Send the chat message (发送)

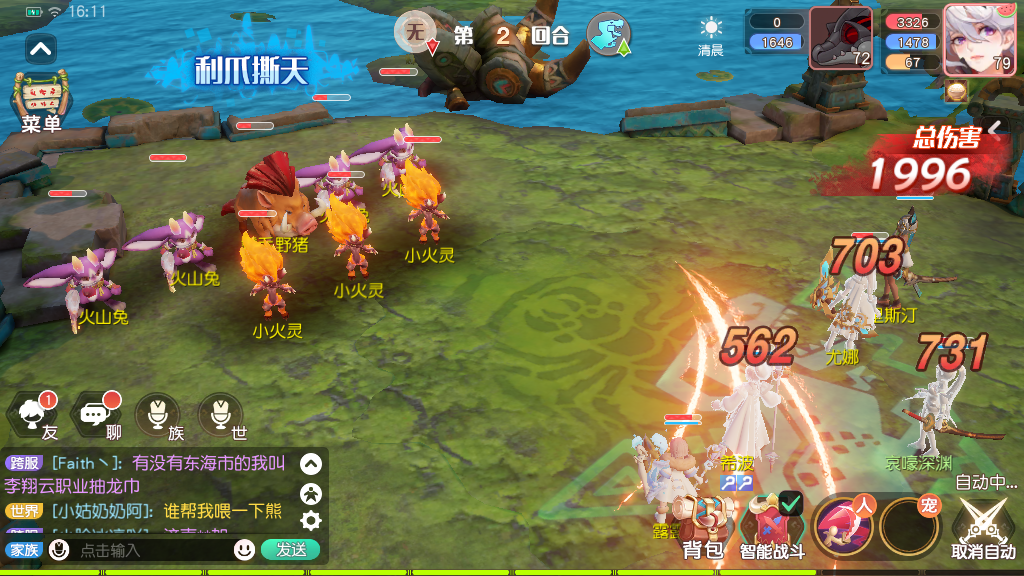pyautogui.click(x=290, y=549)
